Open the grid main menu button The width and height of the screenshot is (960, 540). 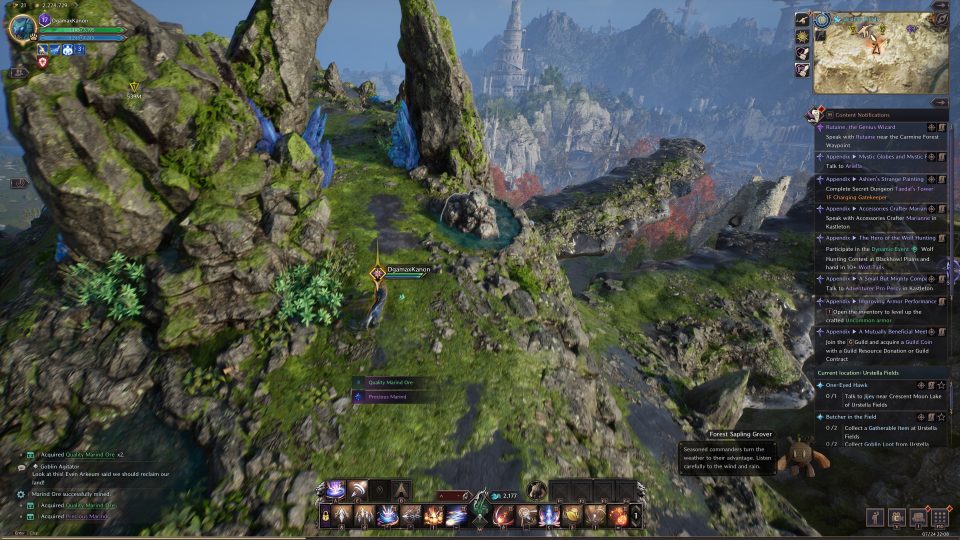coord(939,517)
